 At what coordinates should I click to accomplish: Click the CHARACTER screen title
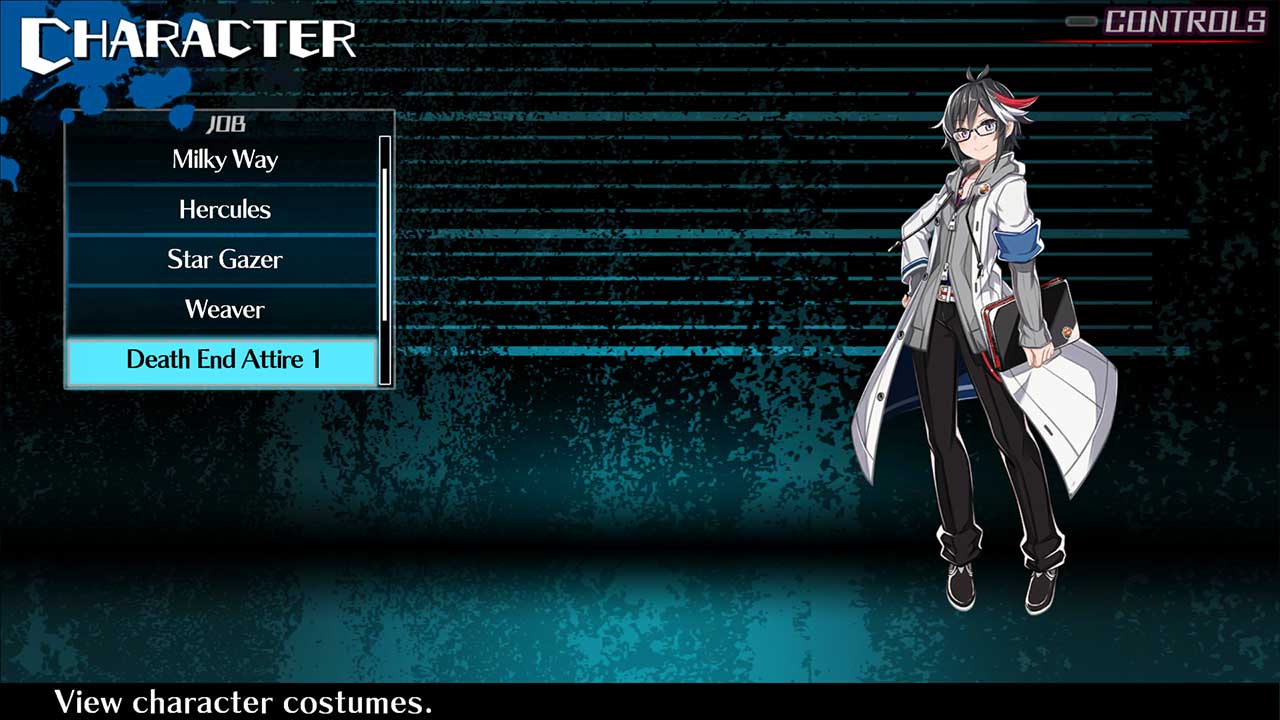click(x=185, y=40)
